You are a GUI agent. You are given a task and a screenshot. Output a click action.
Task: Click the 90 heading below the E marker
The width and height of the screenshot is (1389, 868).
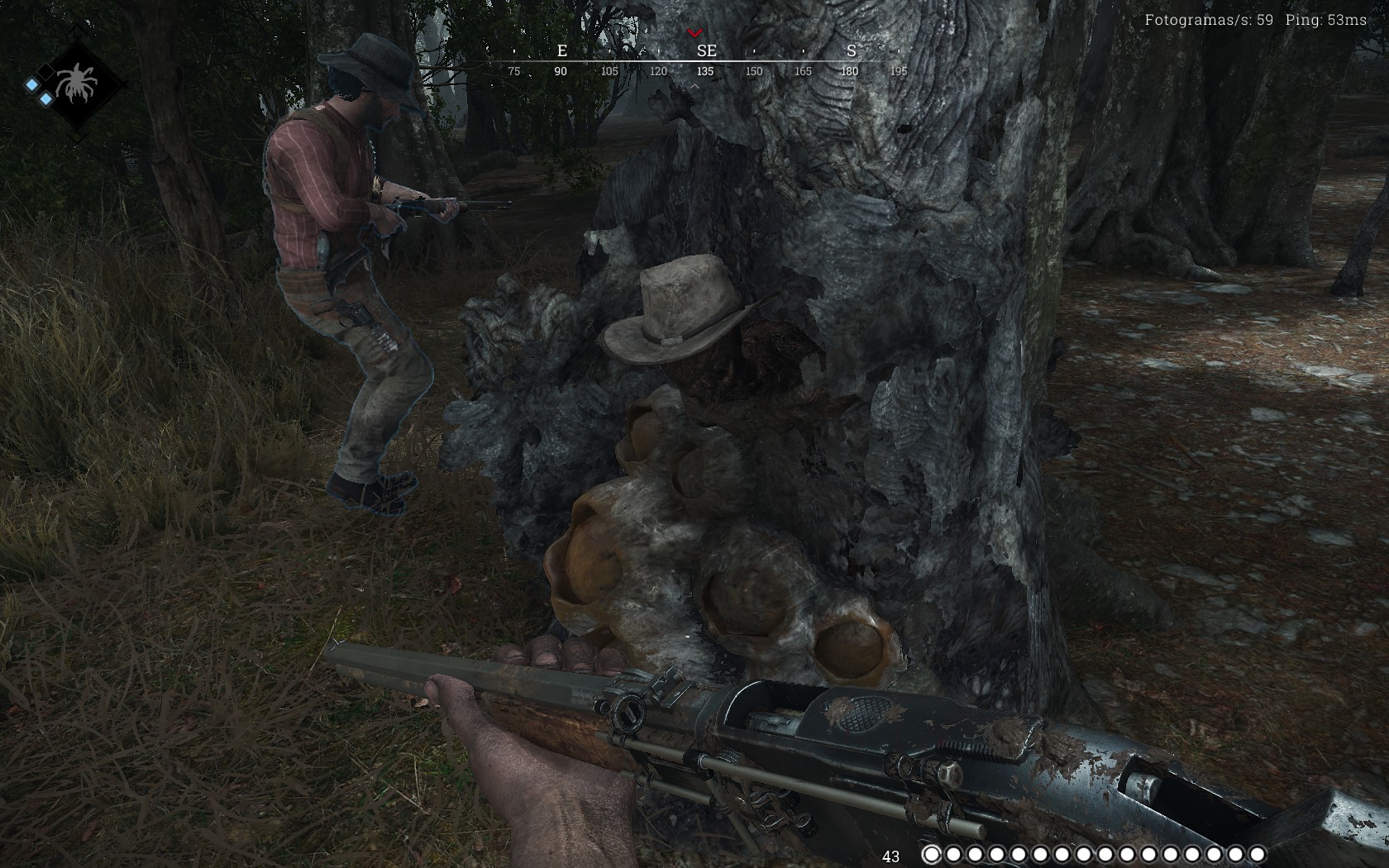pos(561,71)
